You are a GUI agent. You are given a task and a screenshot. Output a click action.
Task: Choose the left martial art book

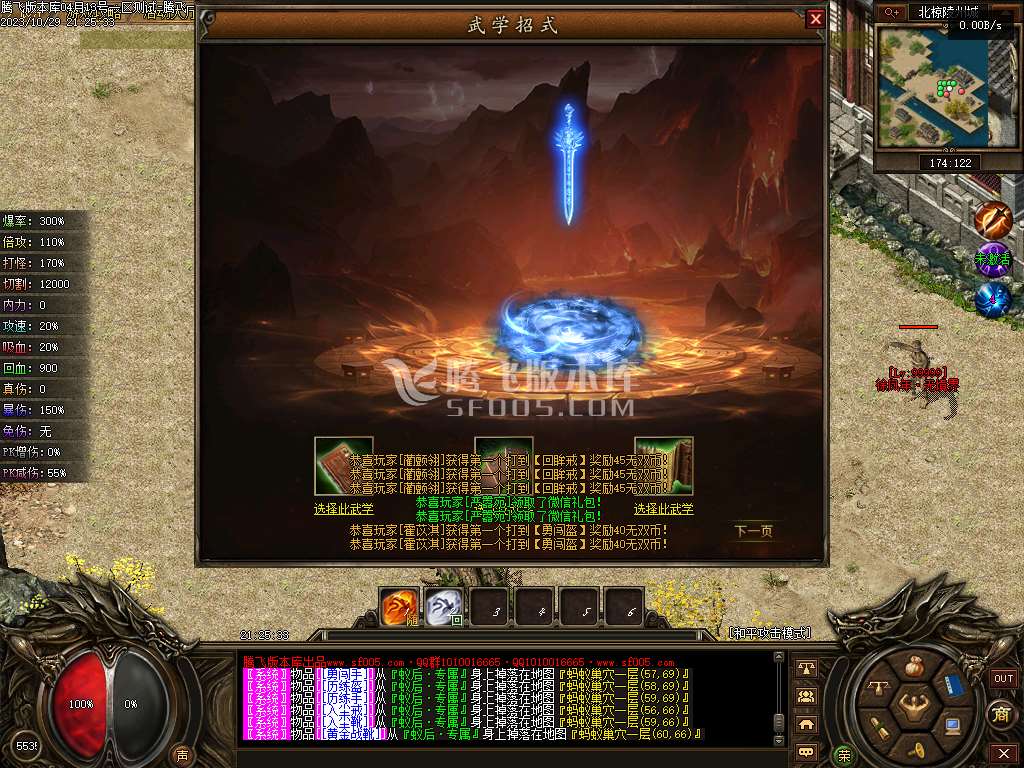coord(343,466)
